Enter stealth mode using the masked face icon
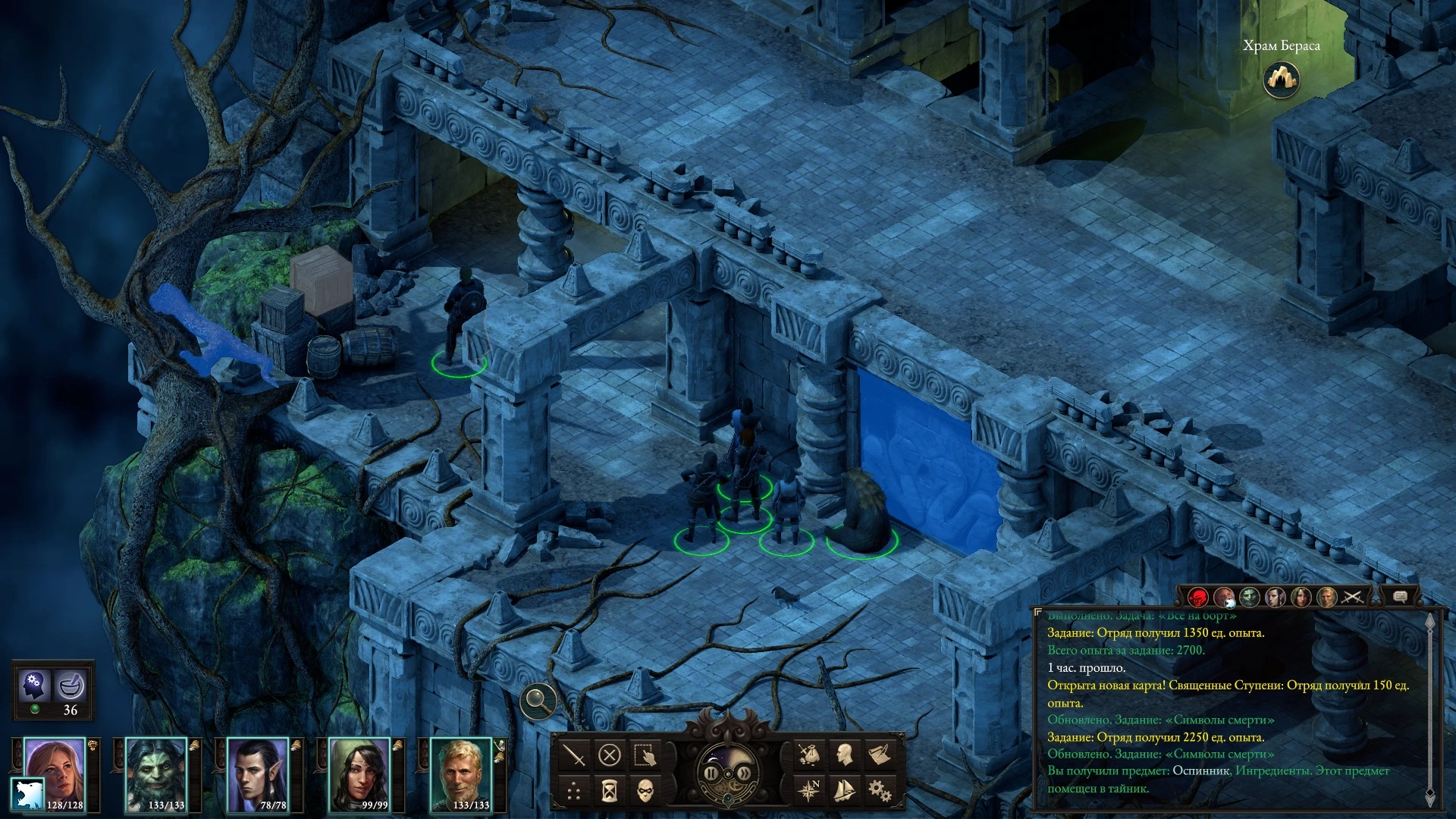 coord(645,789)
